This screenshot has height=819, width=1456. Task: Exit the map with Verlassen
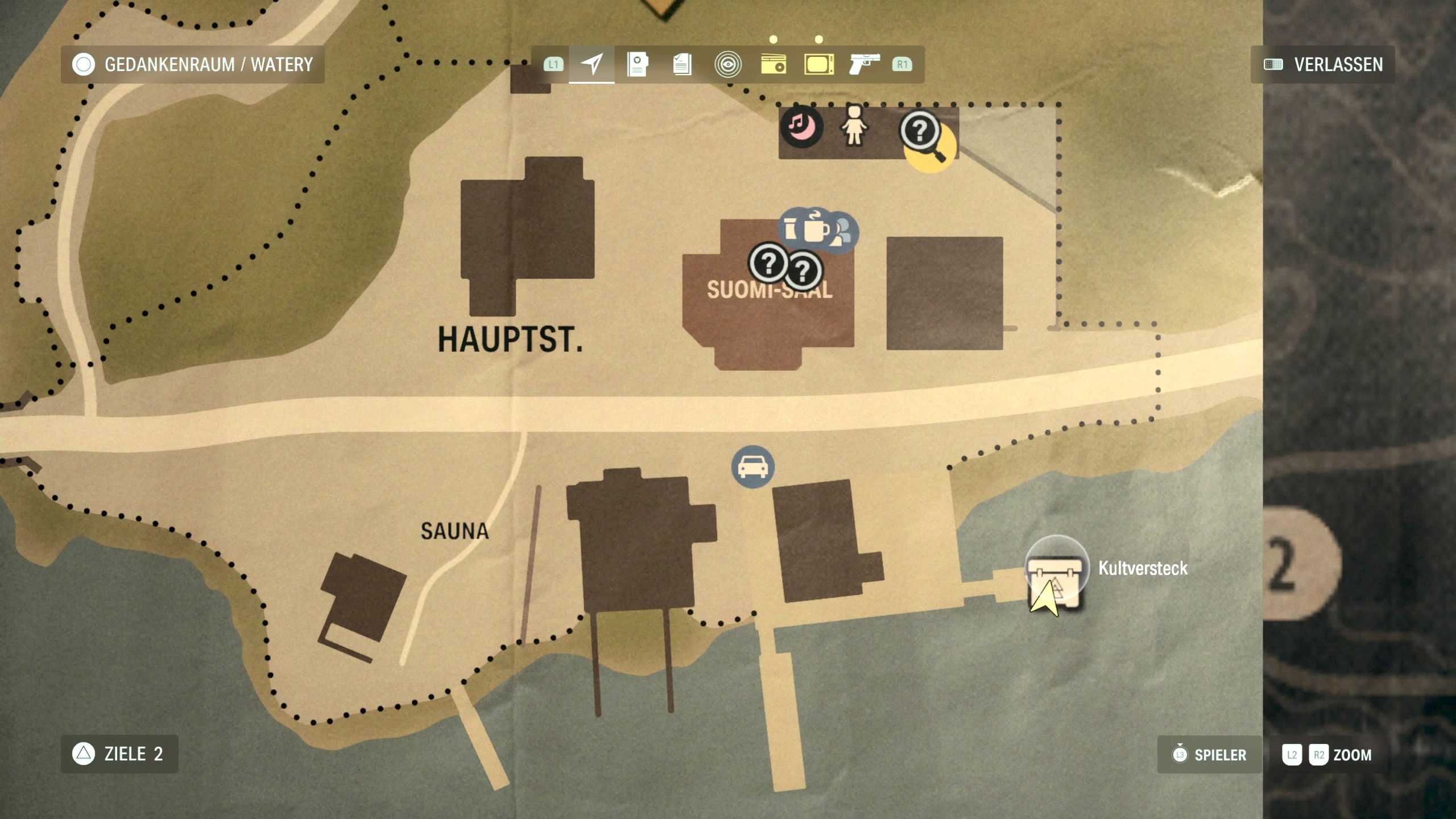point(1323,64)
